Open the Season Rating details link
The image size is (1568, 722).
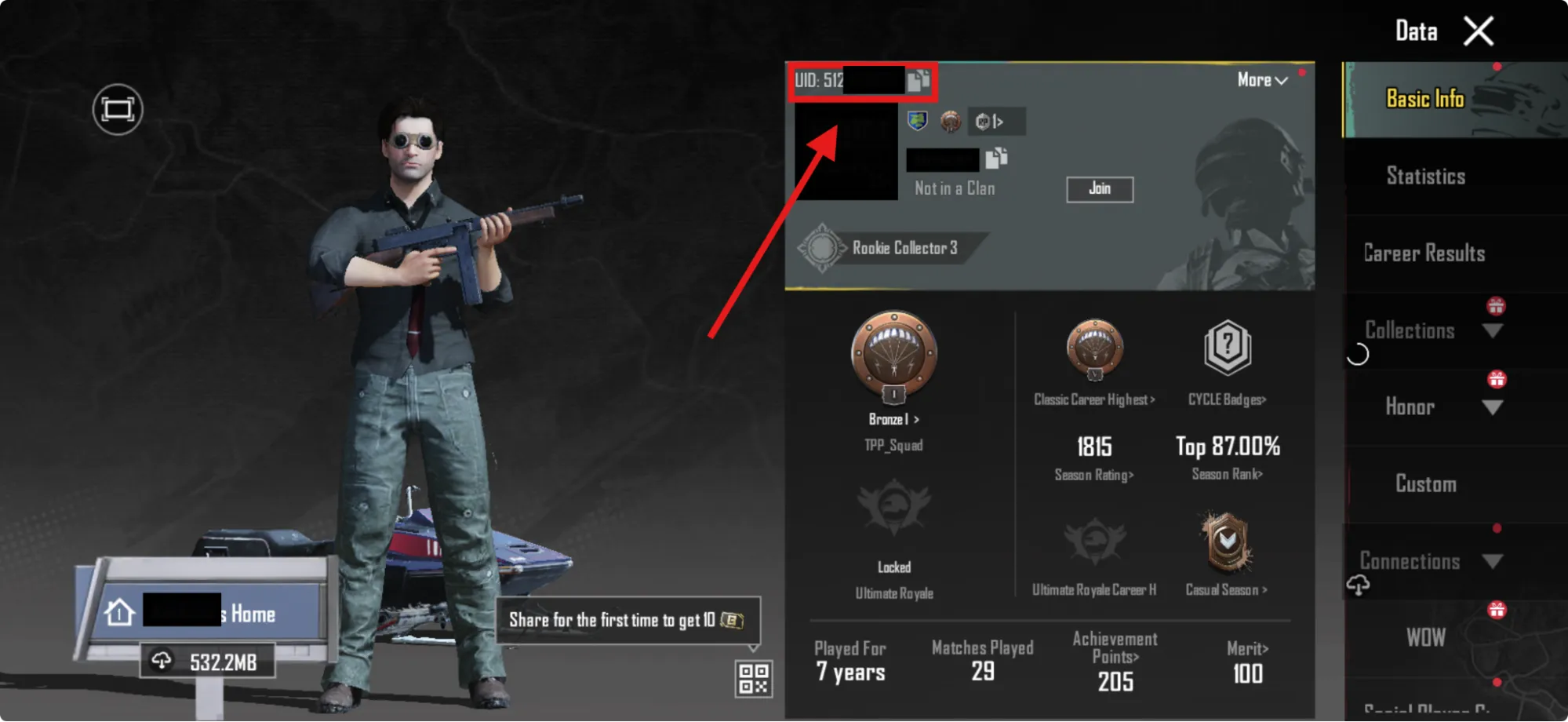[1093, 474]
